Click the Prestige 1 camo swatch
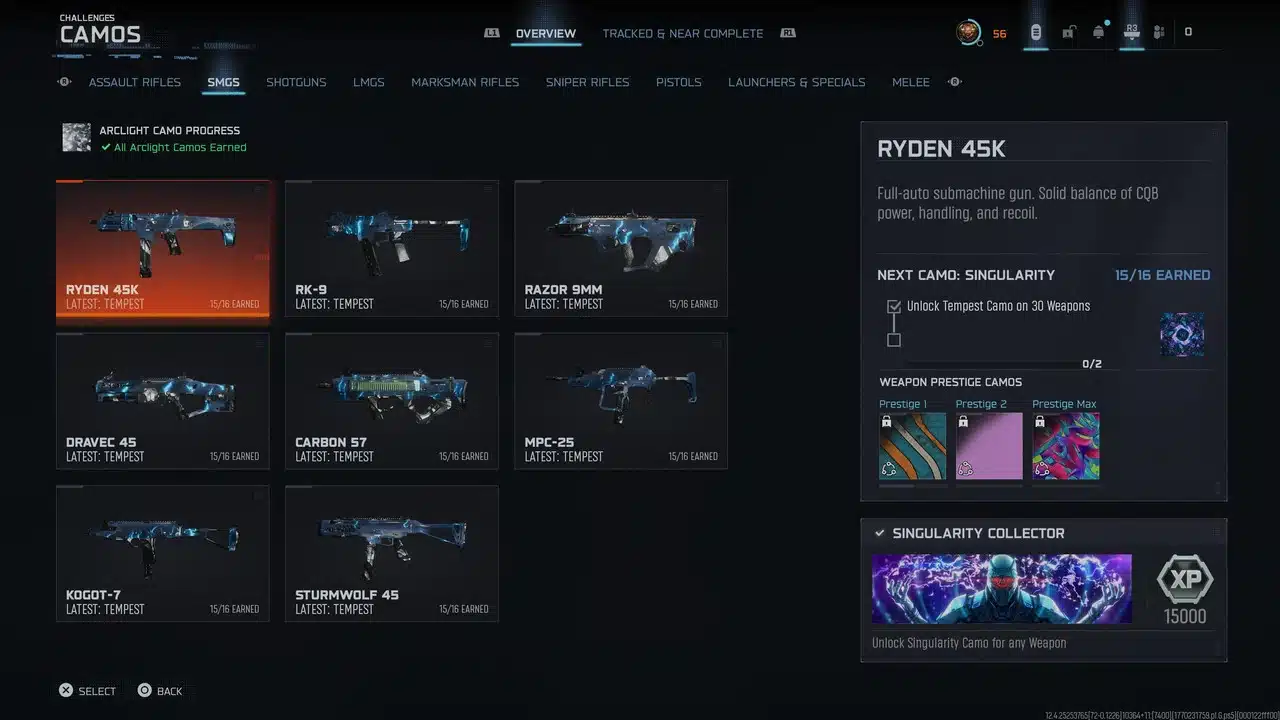Screen dimensions: 1280x720 pyautogui.click(x=912, y=446)
